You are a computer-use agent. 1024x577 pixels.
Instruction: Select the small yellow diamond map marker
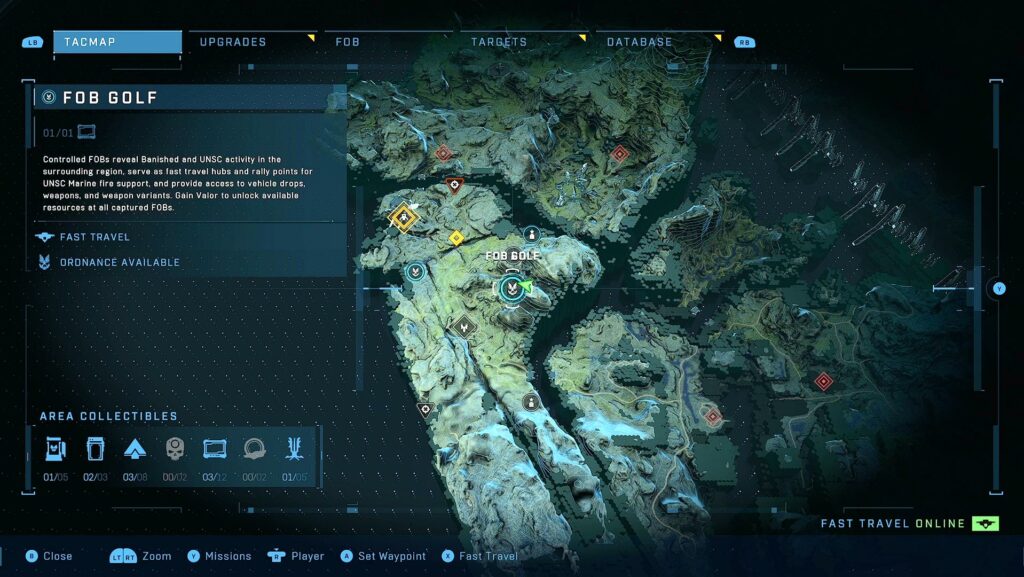[x=456, y=237]
